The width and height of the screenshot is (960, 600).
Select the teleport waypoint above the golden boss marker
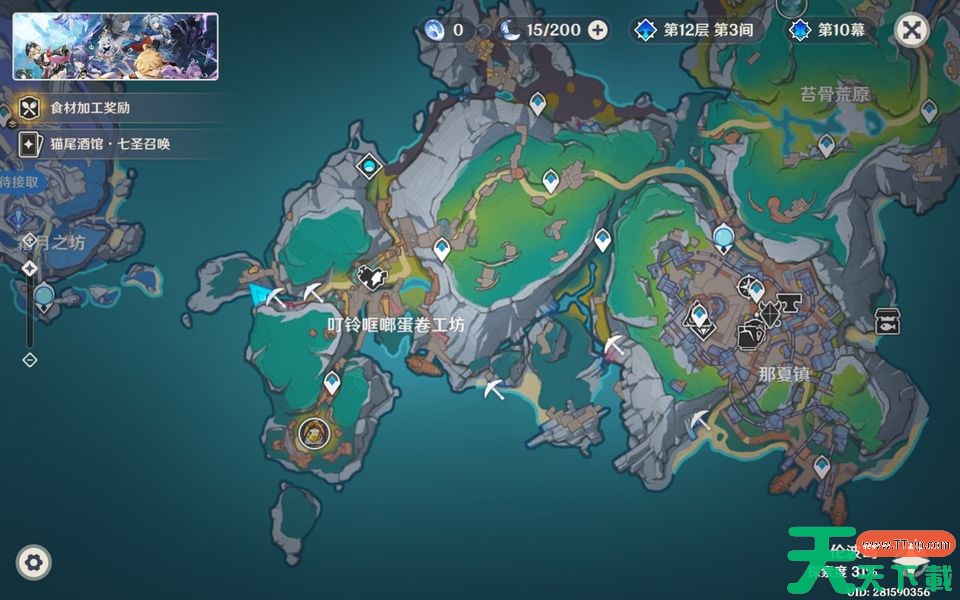pyautogui.click(x=332, y=382)
